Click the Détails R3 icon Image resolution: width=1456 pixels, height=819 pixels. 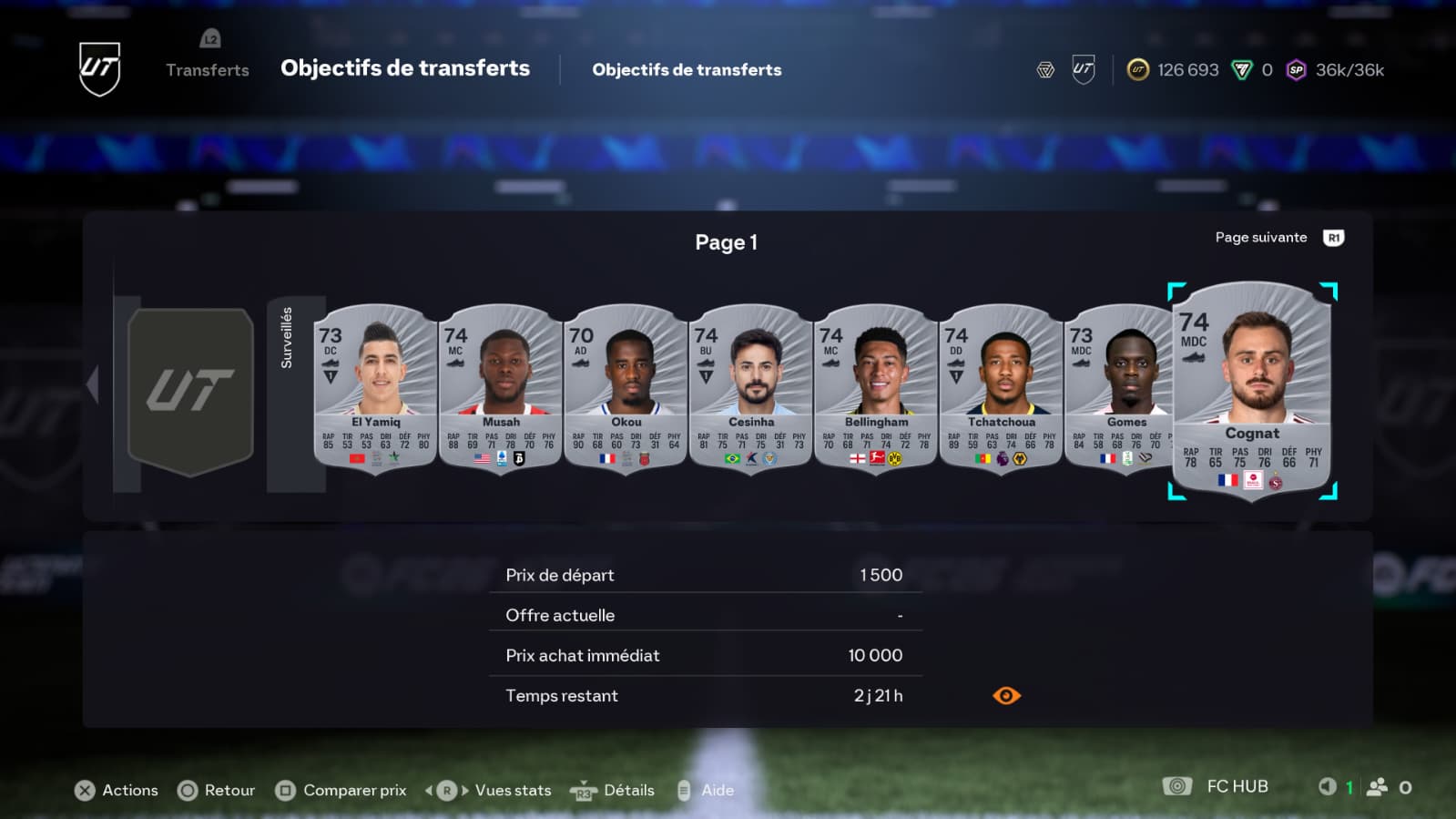[583, 791]
